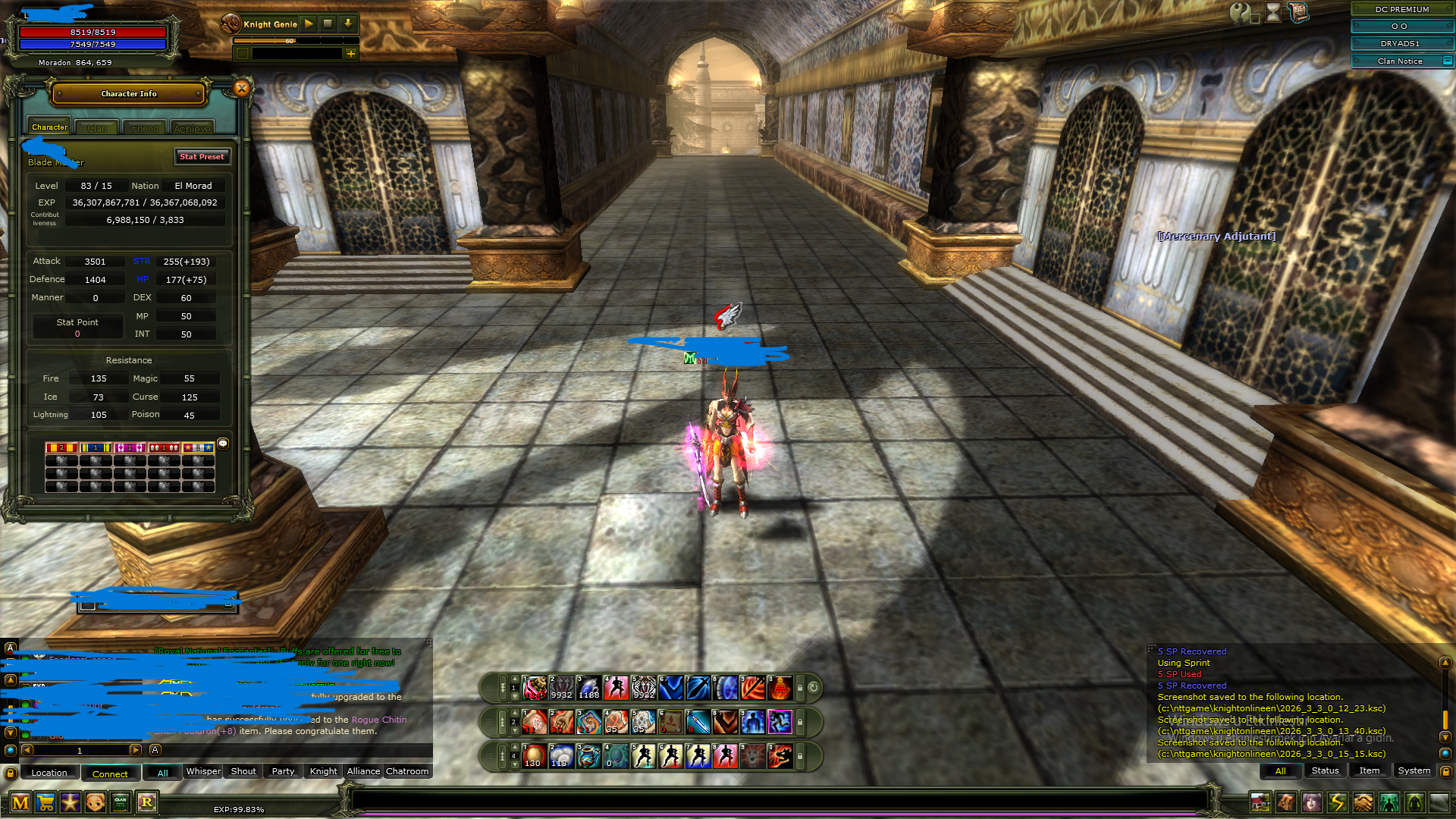Switch to the Friend tab
This screenshot has height=819, width=1456.
coord(145,128)
